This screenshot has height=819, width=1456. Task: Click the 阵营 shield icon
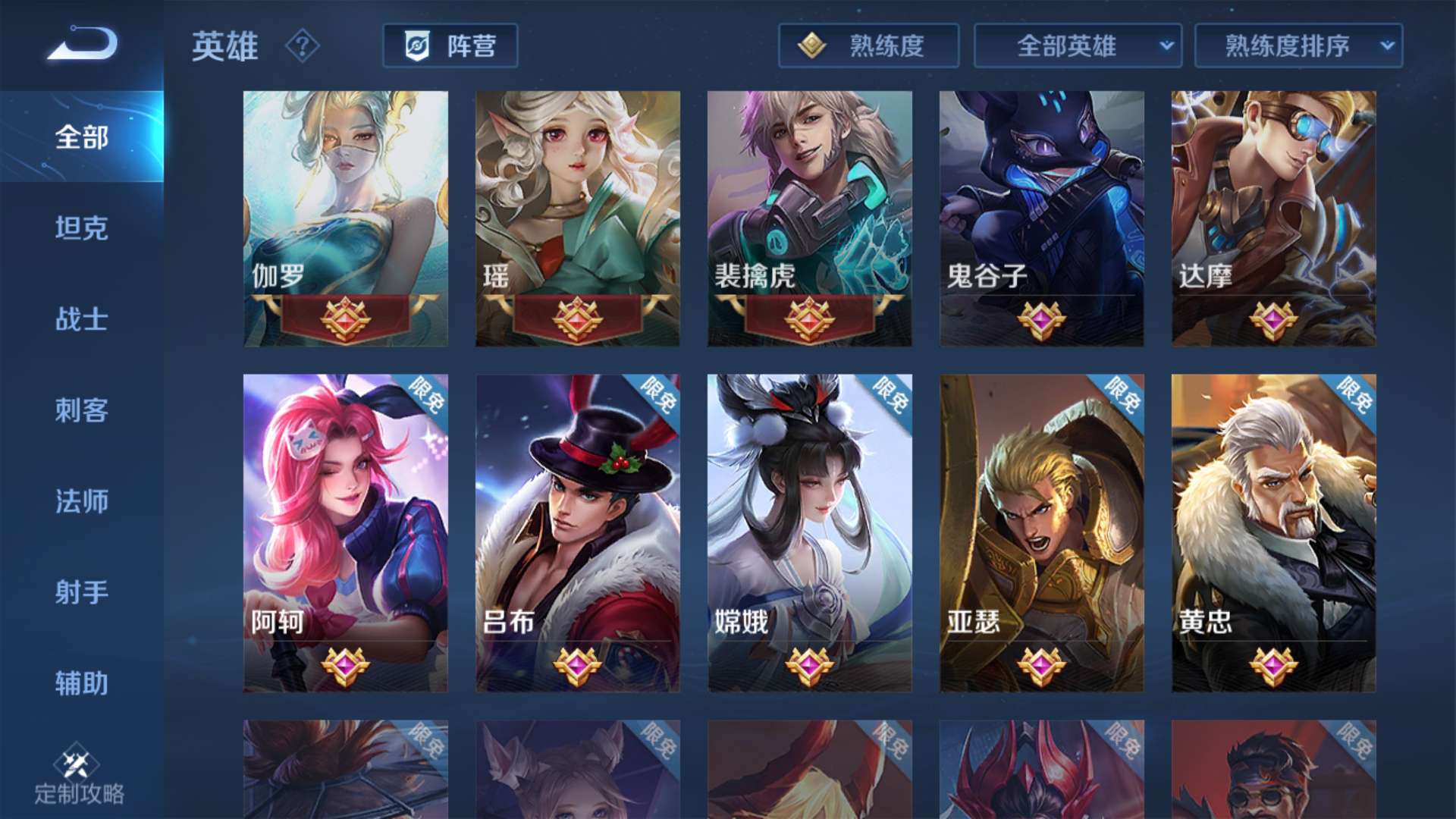pyautogui.click(x=419, y=46)
